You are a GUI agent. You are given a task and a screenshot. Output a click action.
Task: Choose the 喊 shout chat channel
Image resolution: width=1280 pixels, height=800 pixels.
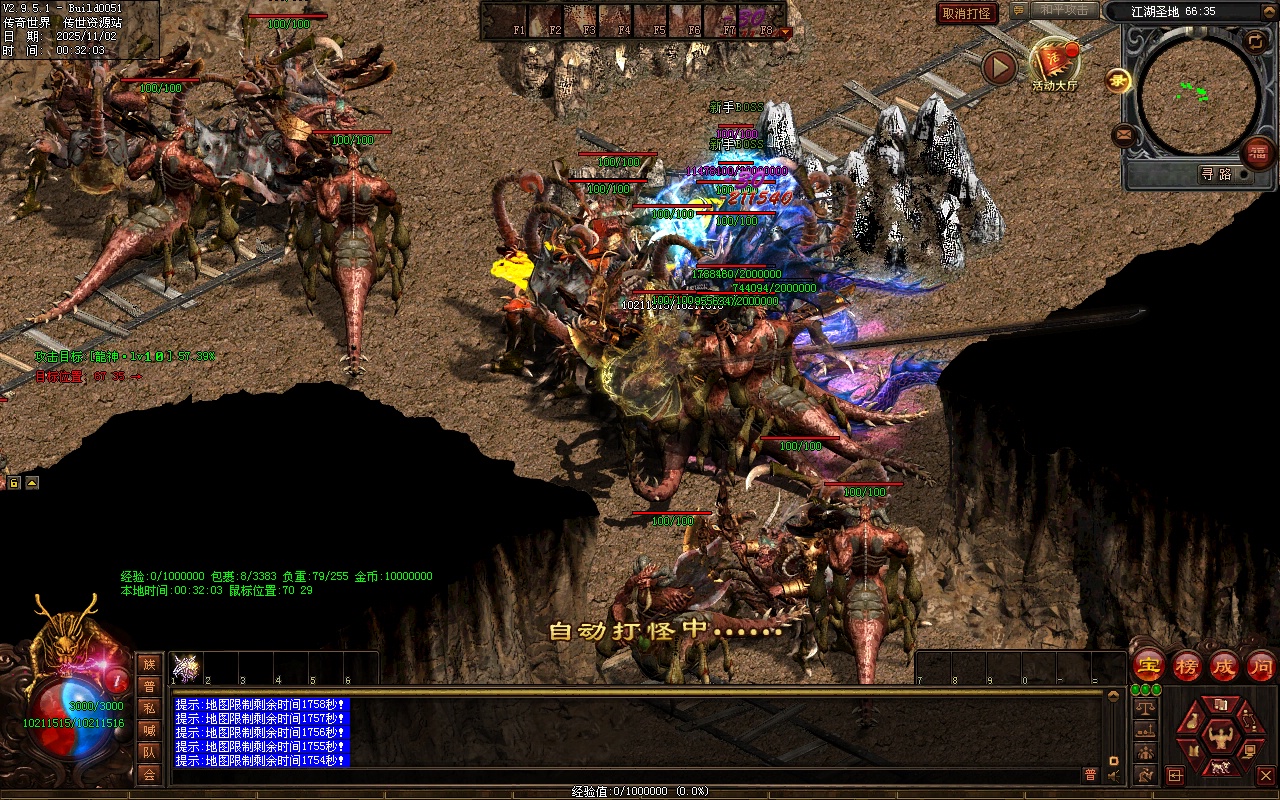click(x=149, y=731)
